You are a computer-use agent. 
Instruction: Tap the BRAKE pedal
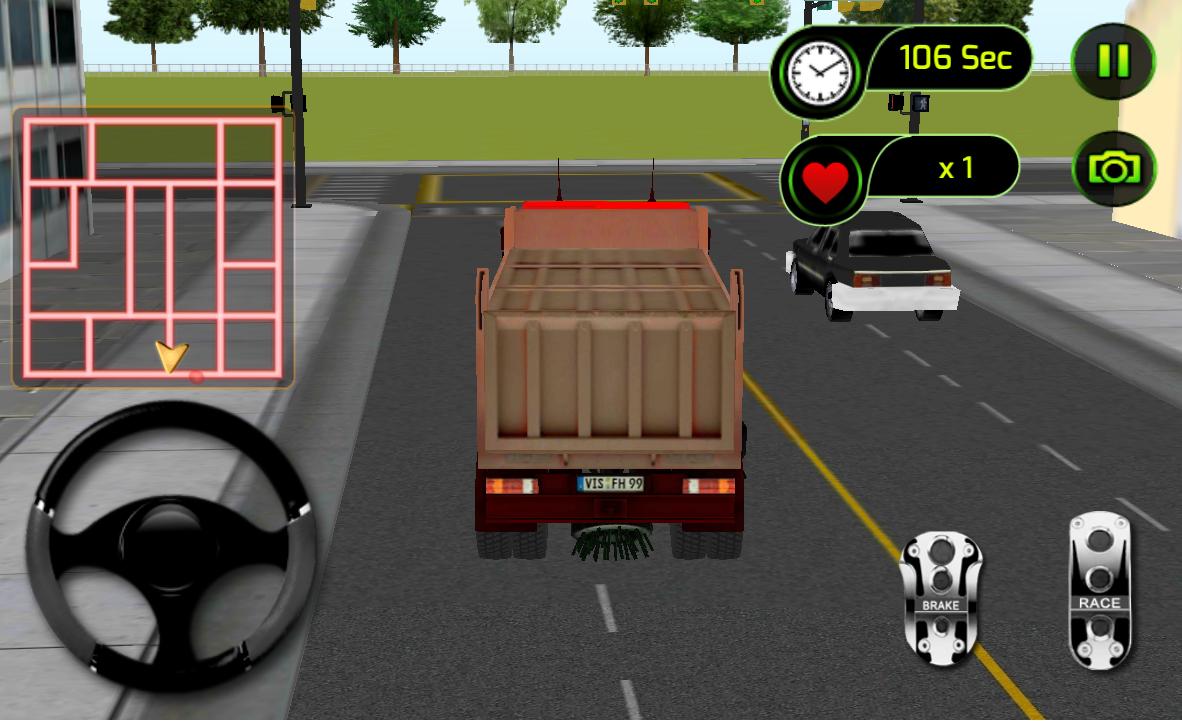[940, 598]
